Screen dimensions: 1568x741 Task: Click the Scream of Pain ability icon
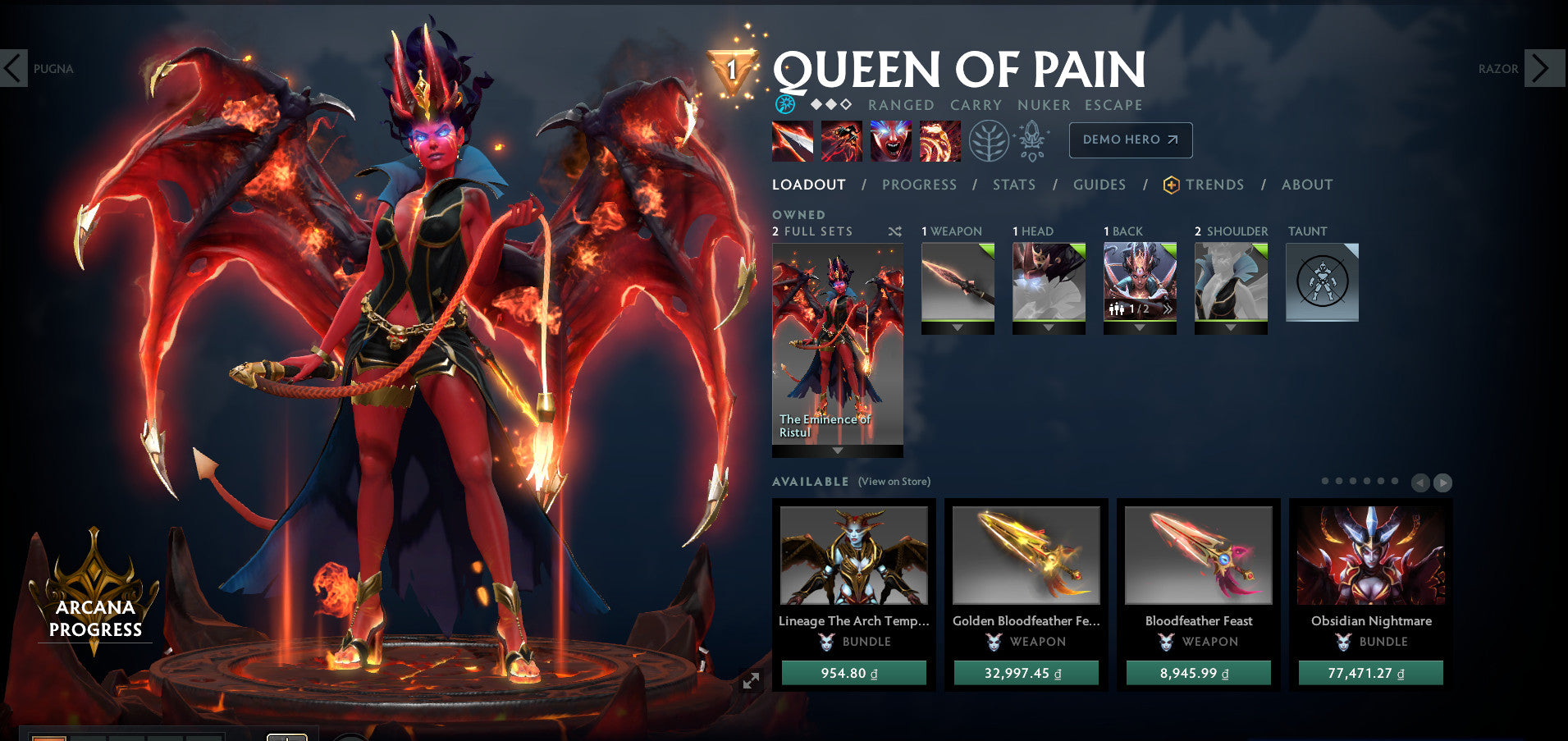point(890,140)
